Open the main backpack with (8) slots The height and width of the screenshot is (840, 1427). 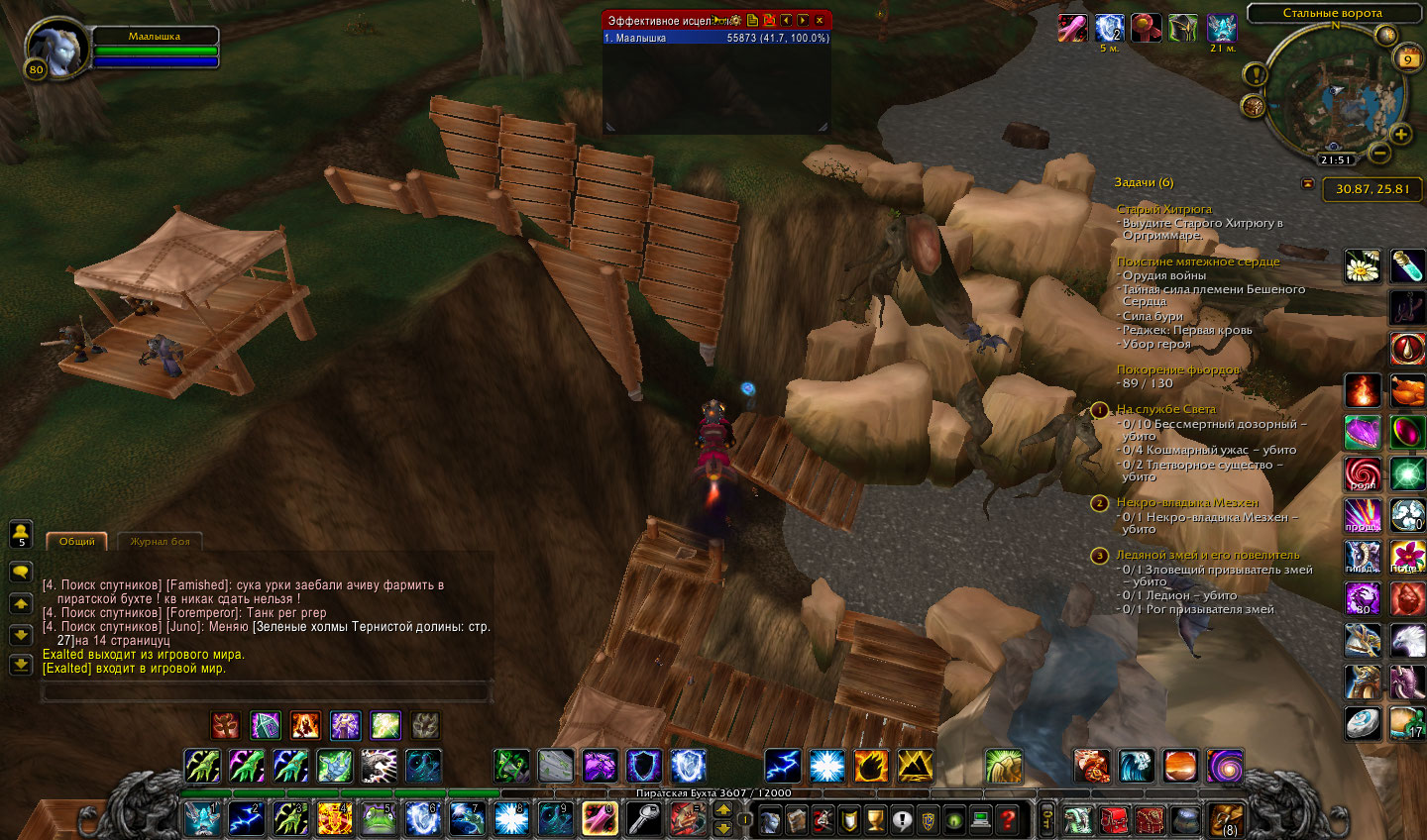[1225, 820]
